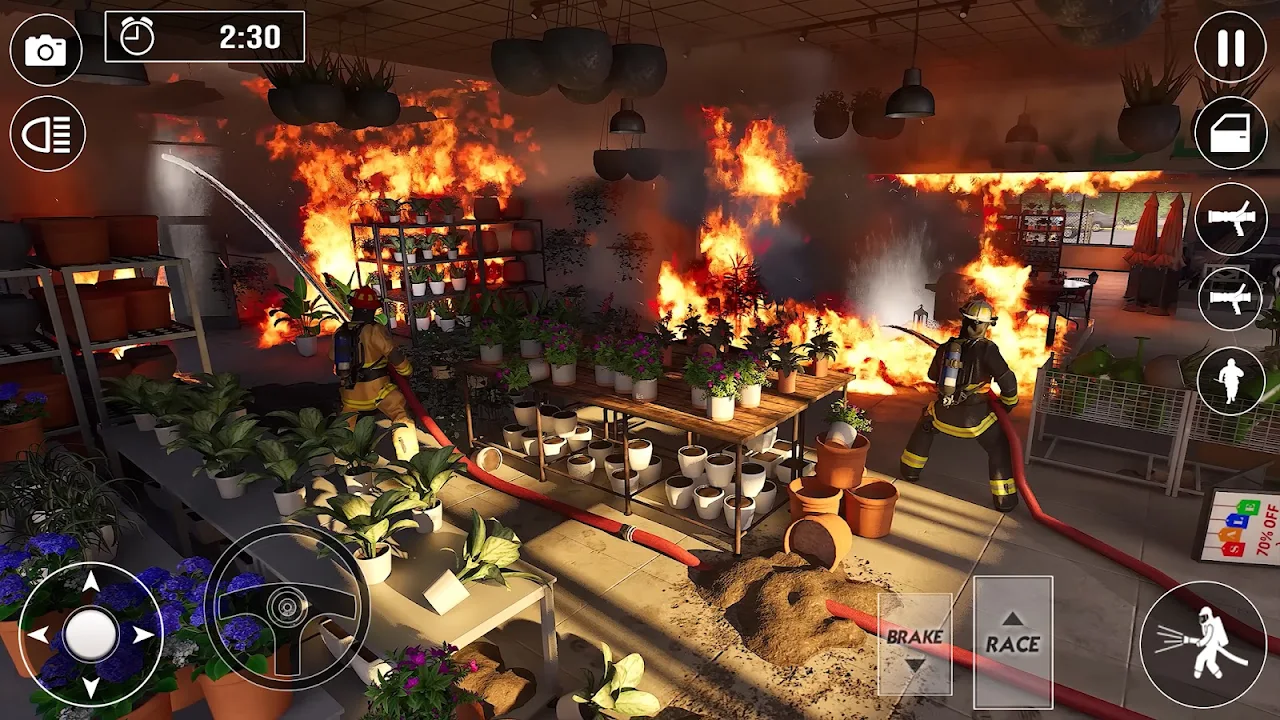The height and width of the screenshot is (720, 1280).
Task: Activate the water spray hose button
Action: [1203, 643]
